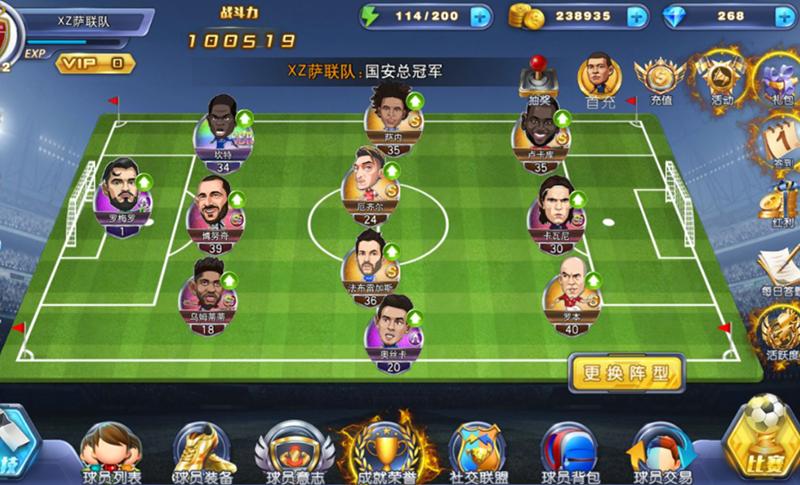This screenshot has width=800, height=485.
Task: Open the 球员背包 backpack
Action: pos(569,448)
